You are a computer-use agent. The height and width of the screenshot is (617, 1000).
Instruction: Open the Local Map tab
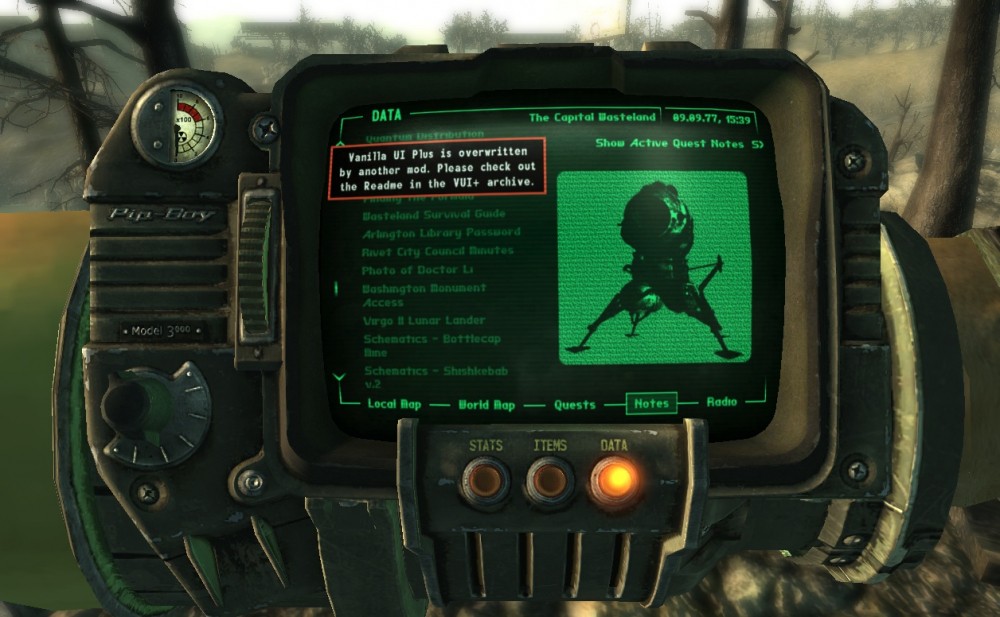tap(395, 404)
